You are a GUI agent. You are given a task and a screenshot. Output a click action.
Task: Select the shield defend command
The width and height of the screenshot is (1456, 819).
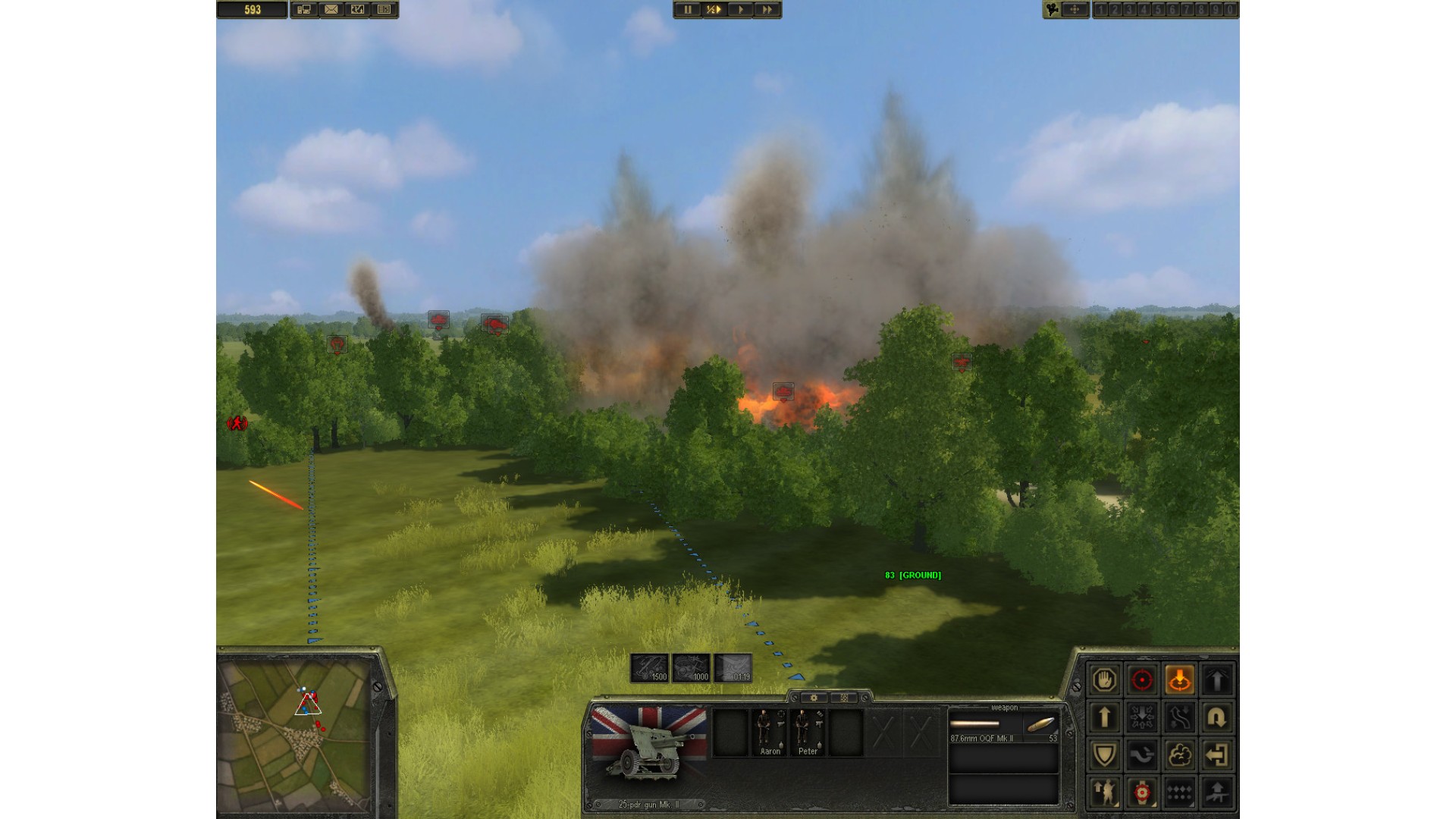pos(1104,755)
